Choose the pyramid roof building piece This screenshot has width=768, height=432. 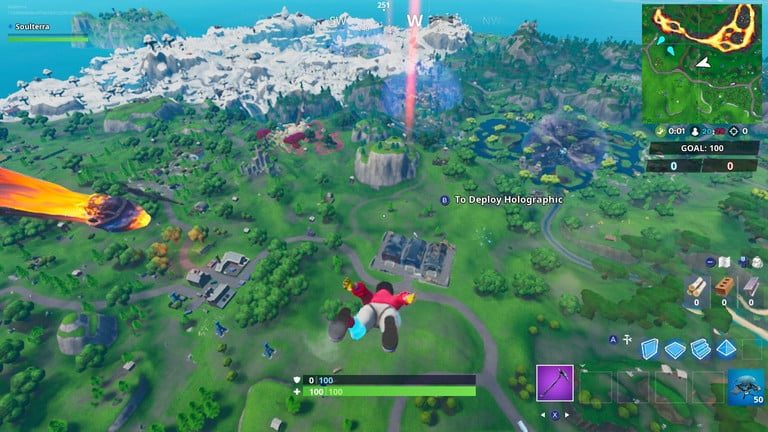click(x=726, y=348)
